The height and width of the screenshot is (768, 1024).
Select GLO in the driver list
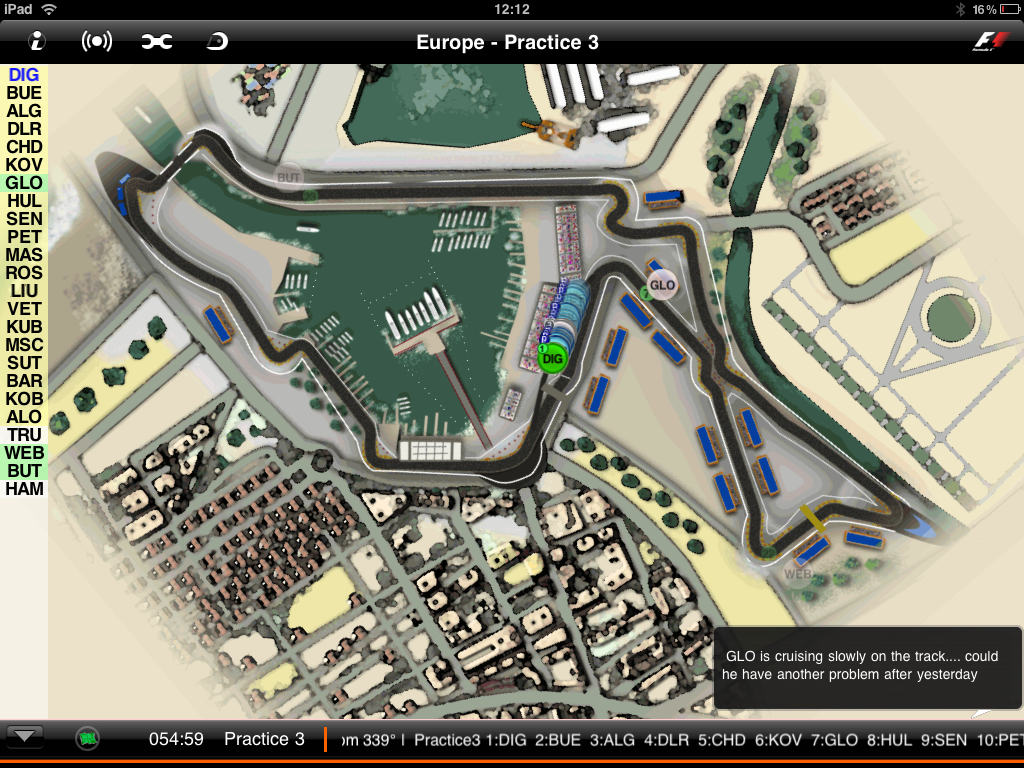(x=24, y=183)
